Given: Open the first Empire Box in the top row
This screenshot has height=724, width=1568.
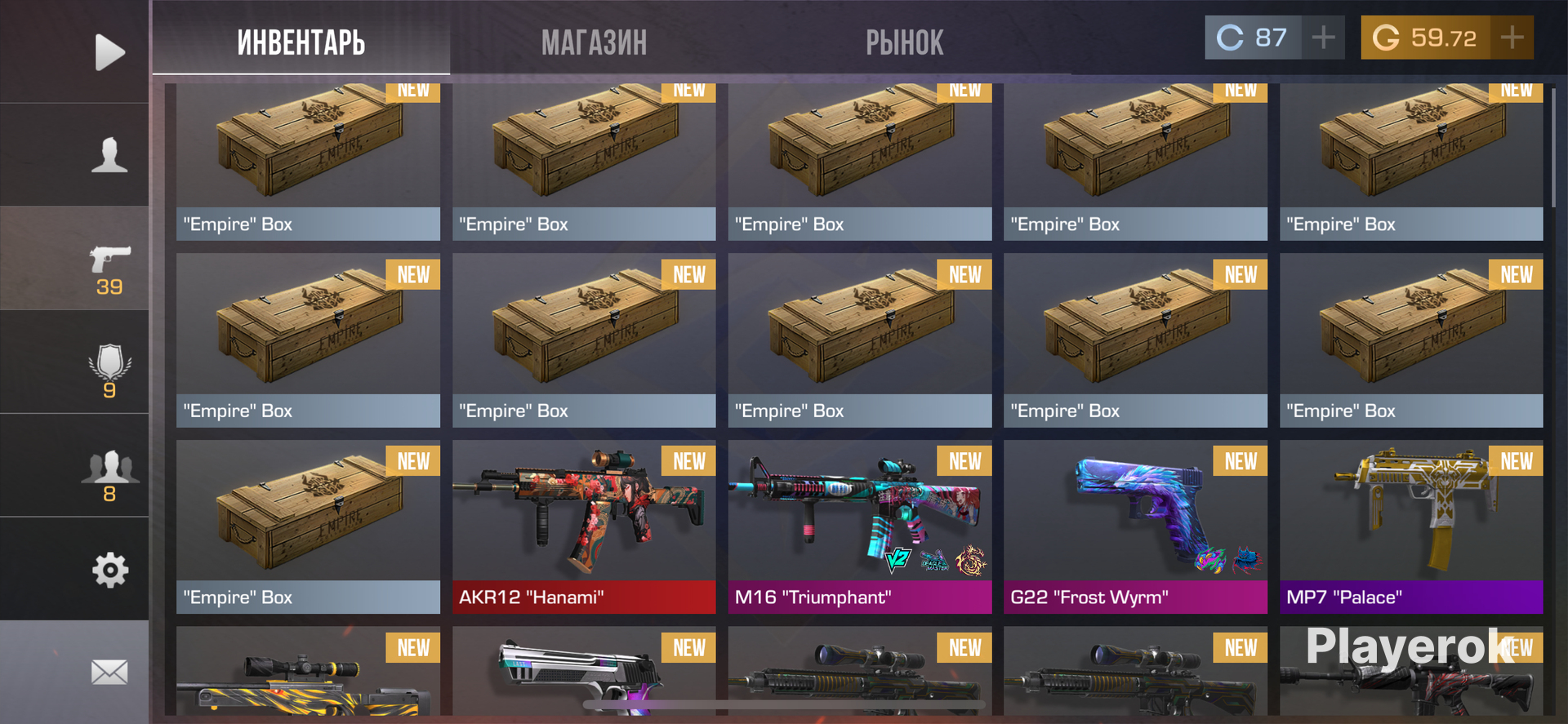Looking at the screenshot, I should (x=308, y=155).
